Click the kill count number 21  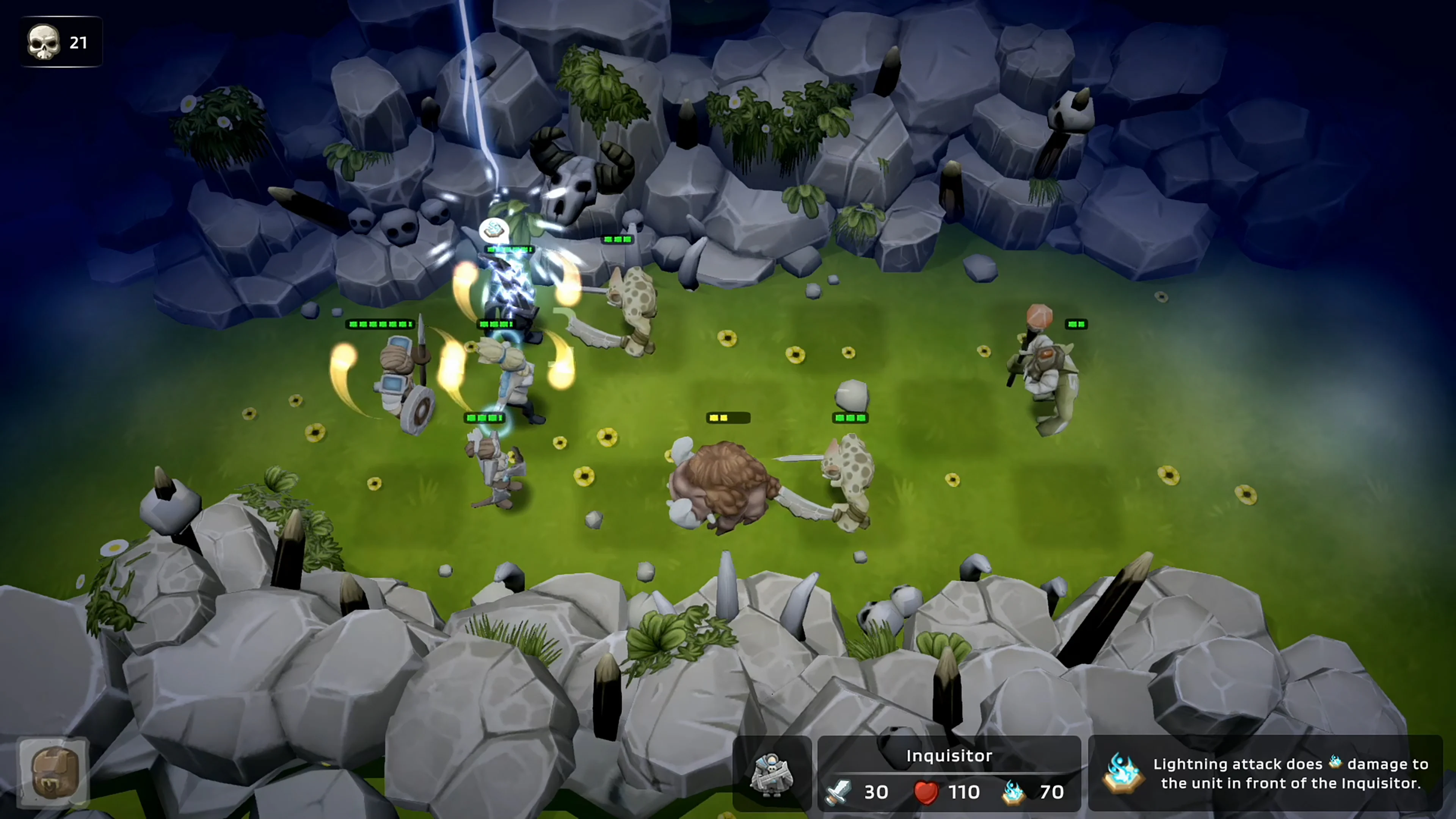point(78,42)
